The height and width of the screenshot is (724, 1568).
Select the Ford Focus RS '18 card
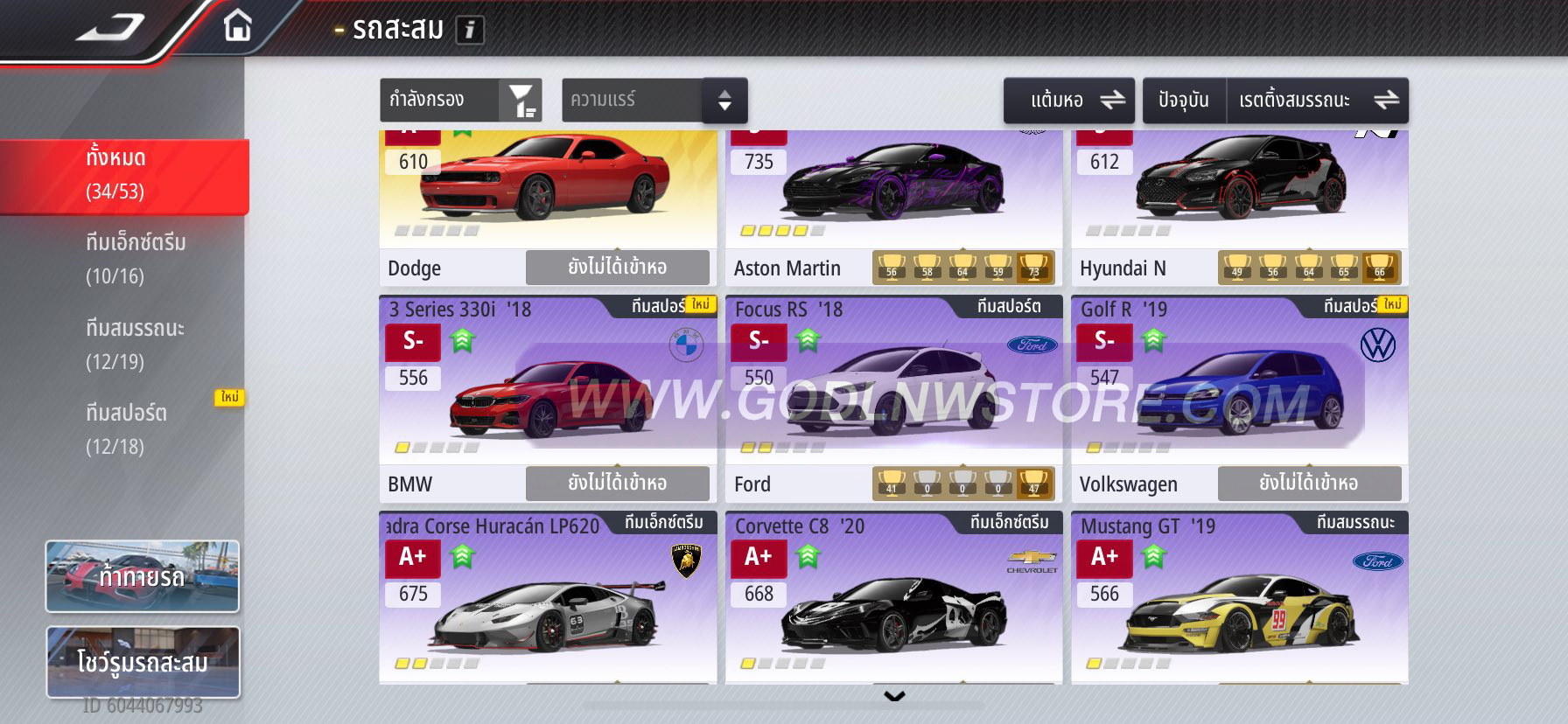point(892,393)
